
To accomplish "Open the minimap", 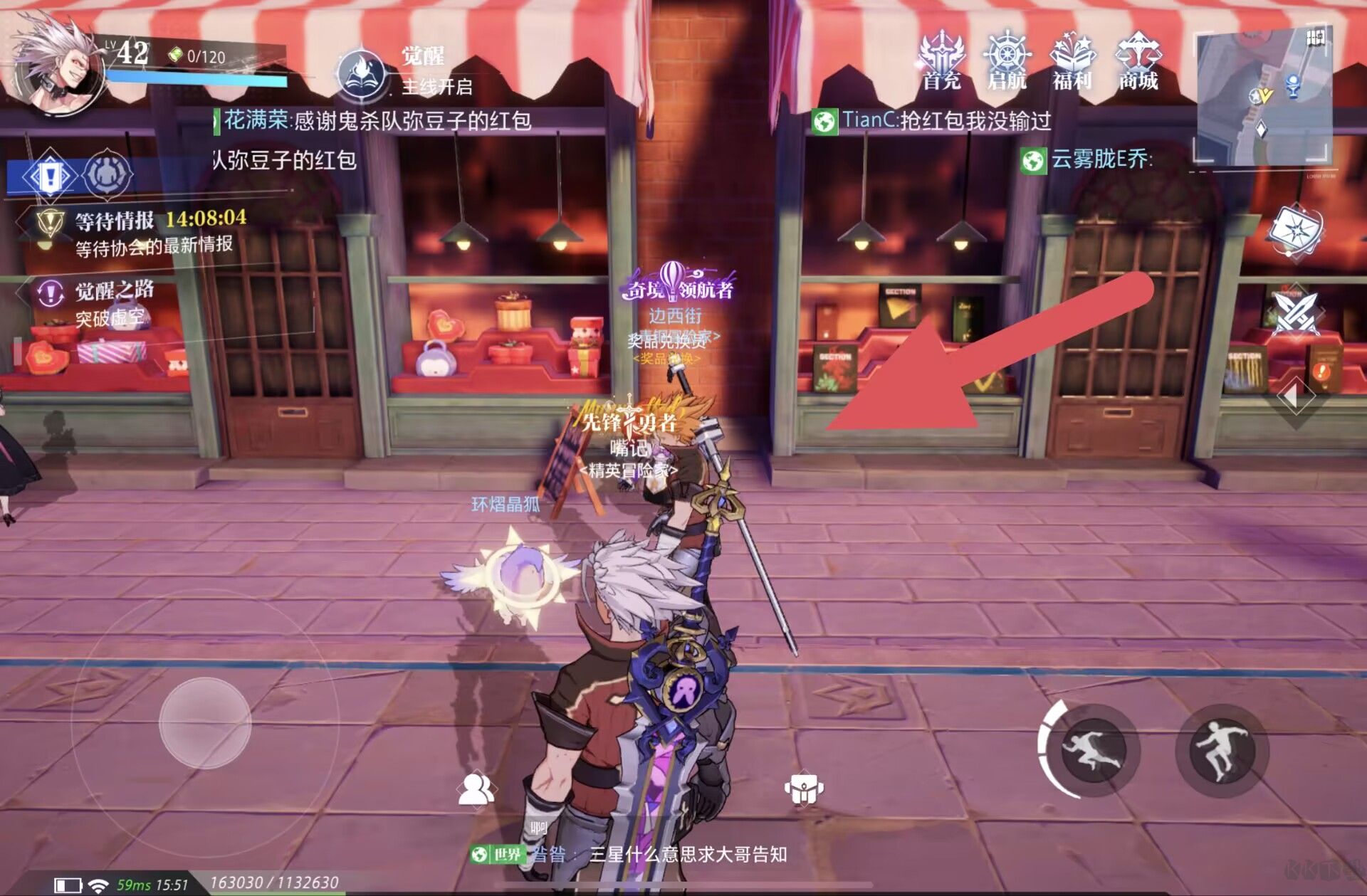I will [x=1263, y=97].
